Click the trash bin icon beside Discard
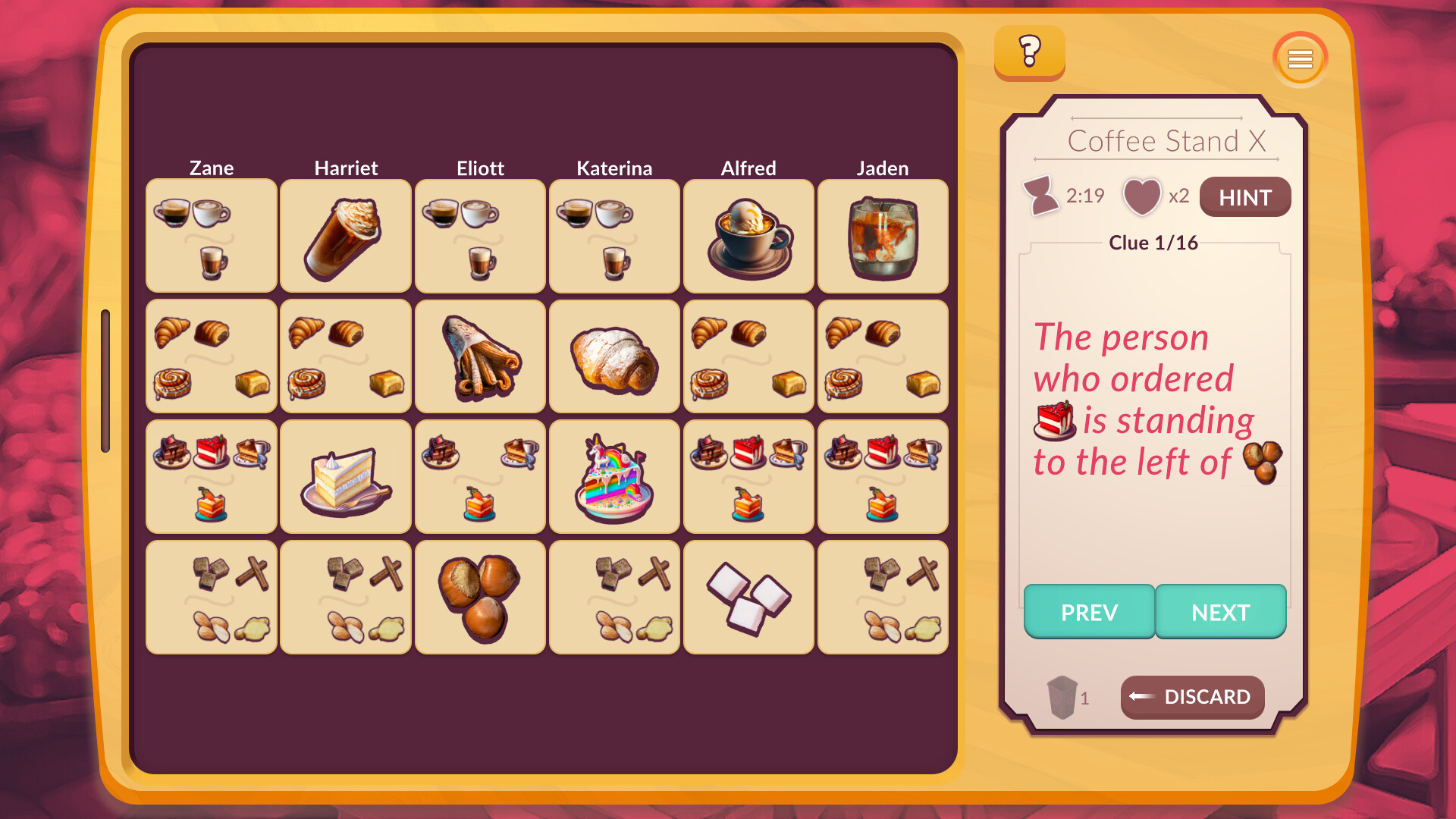Viewport: 1456px width, 819px height. (1064, 696)
